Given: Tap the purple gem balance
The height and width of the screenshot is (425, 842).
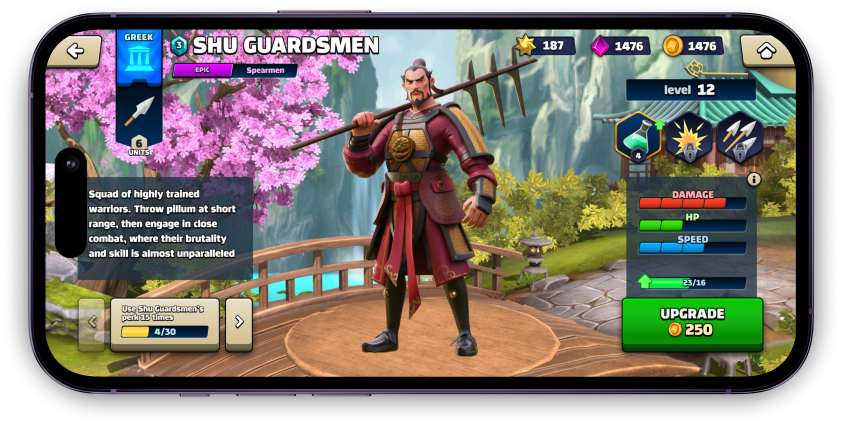Looking at the screenshot, I should coord(620,46).
